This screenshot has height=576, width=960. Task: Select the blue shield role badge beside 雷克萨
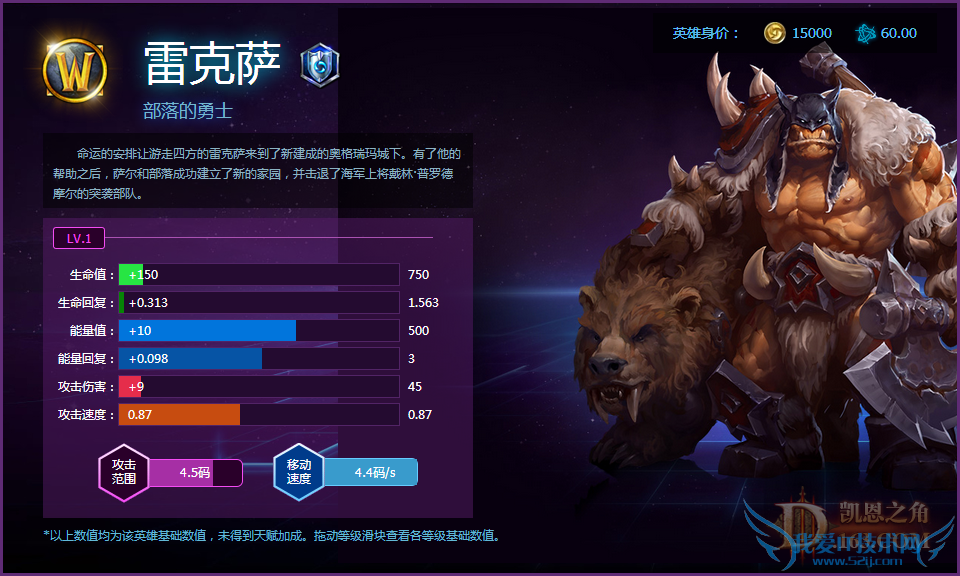coord(320,65)
